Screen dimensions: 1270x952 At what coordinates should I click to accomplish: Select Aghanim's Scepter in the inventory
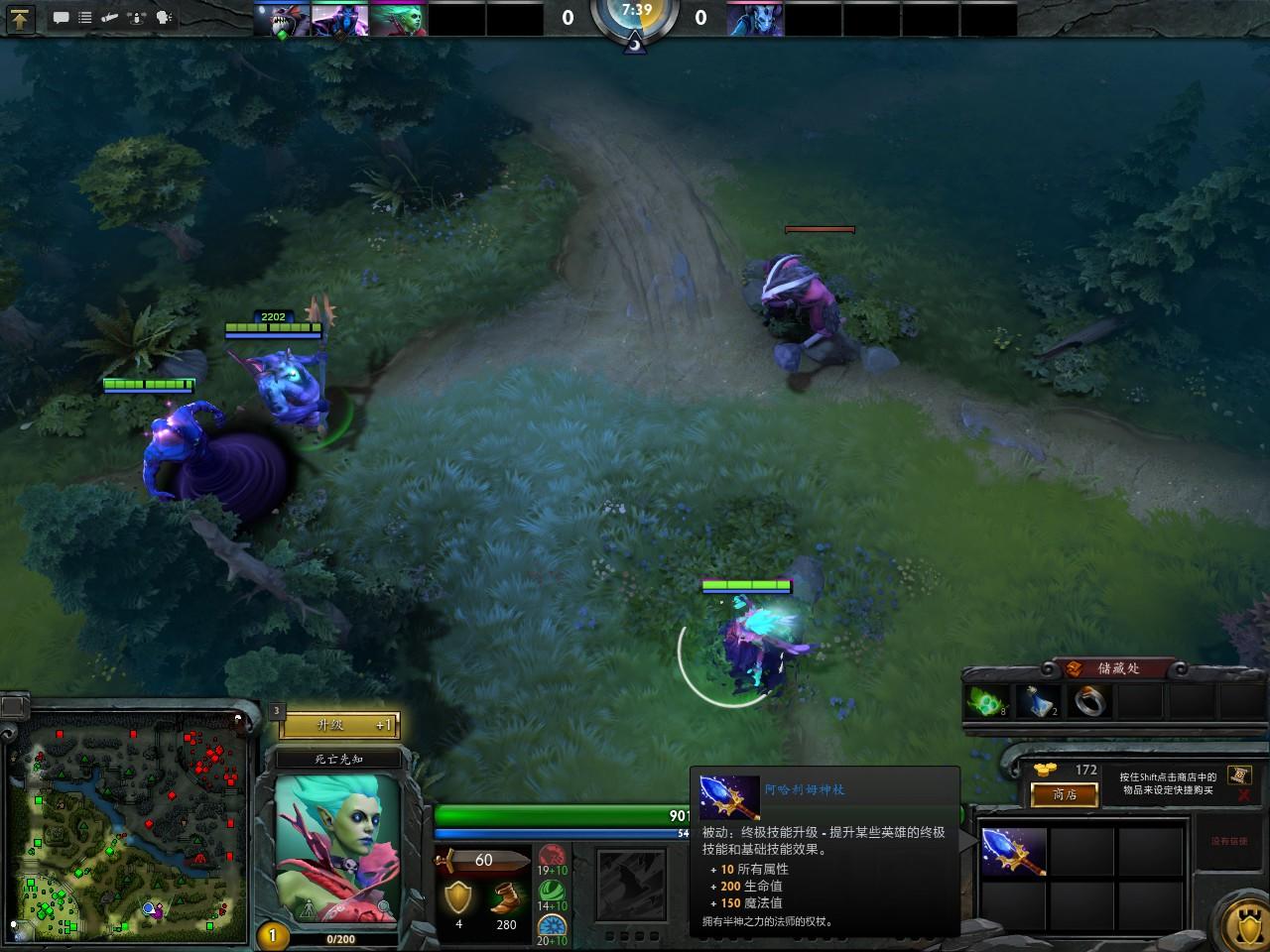click(1013, 852)
